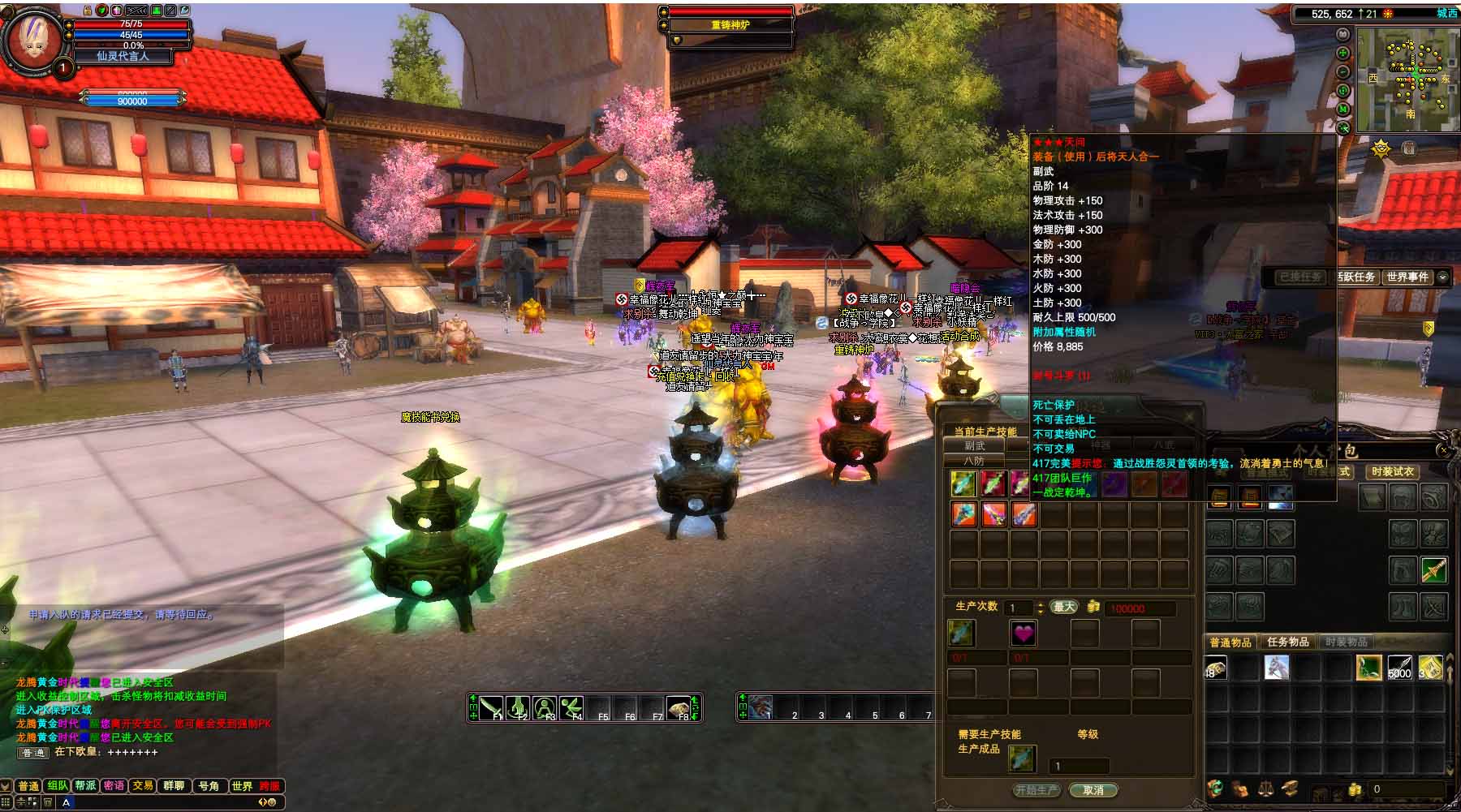Click the 取消 cancel button in crafting window
The width and height of the screenshot is (1461, 812).
[x=1093, y=790]
